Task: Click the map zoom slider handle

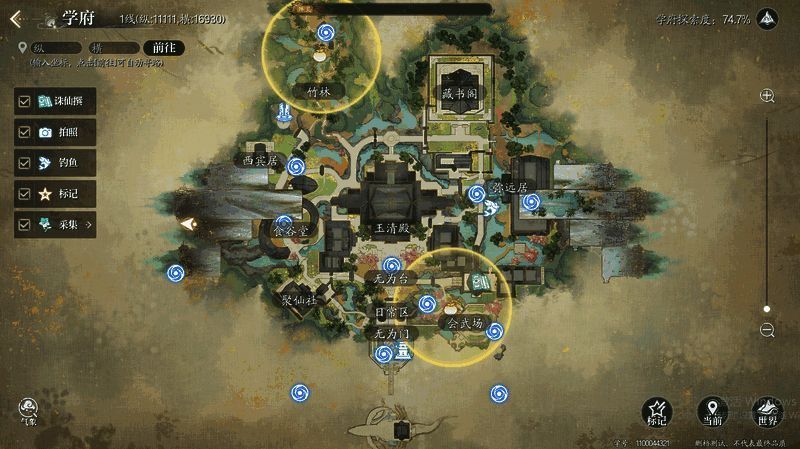Action: coord(767,309)
